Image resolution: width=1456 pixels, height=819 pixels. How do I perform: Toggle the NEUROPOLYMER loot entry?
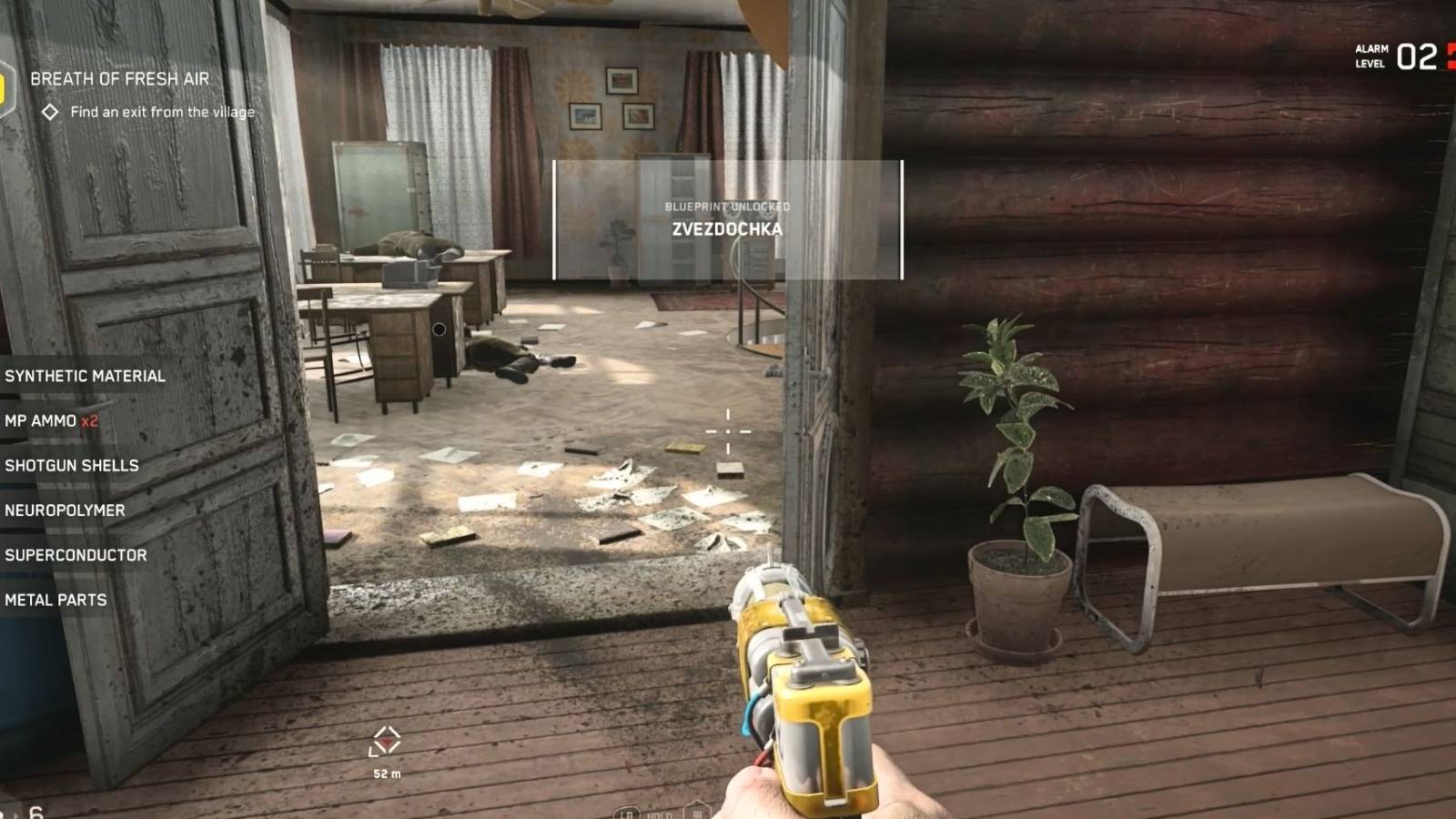click(64, 510)
